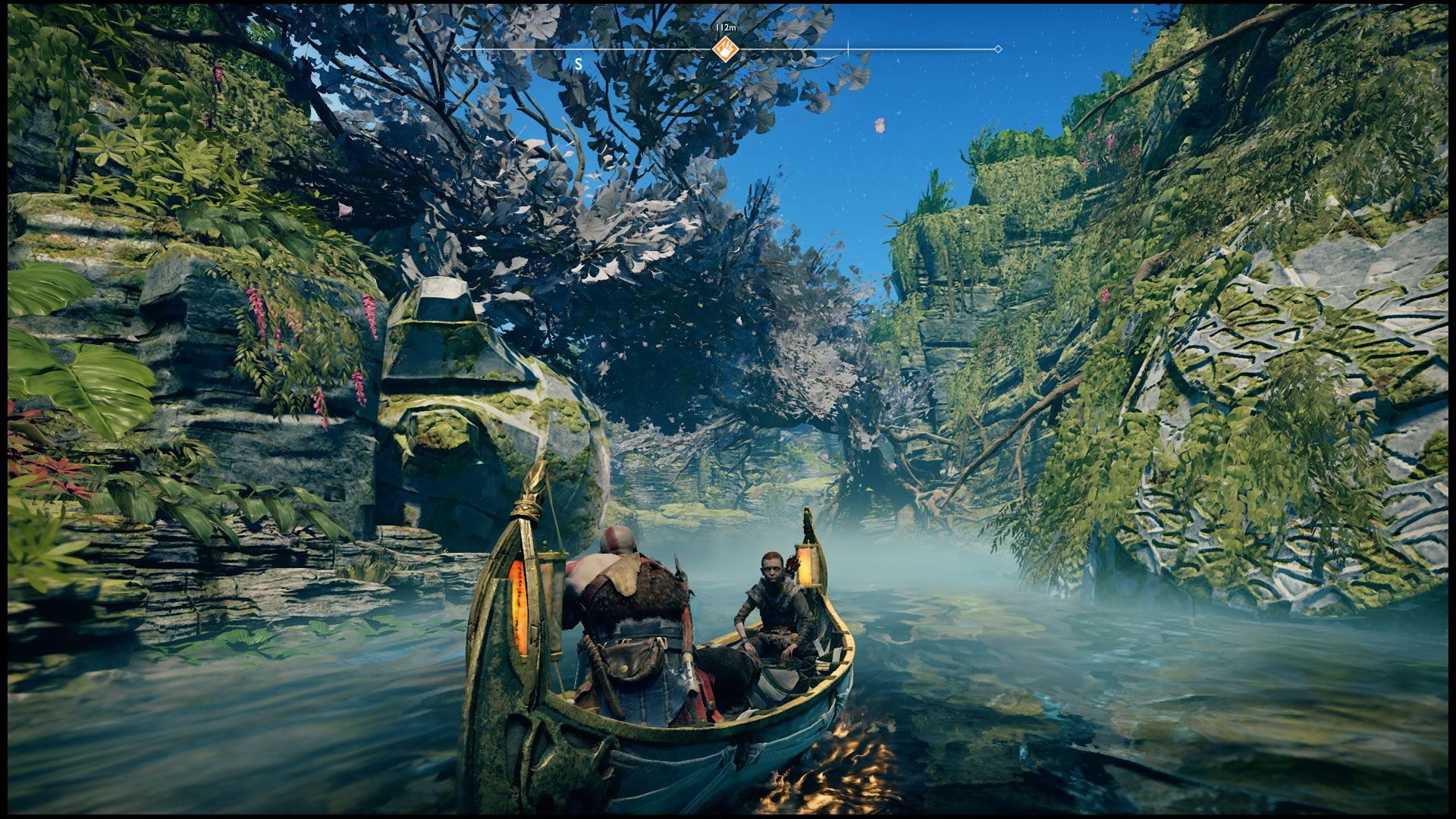This screenshot has height=819, width=1456.
Task: Select the compass bar's South indicator
Action: (x=579, y=65)
